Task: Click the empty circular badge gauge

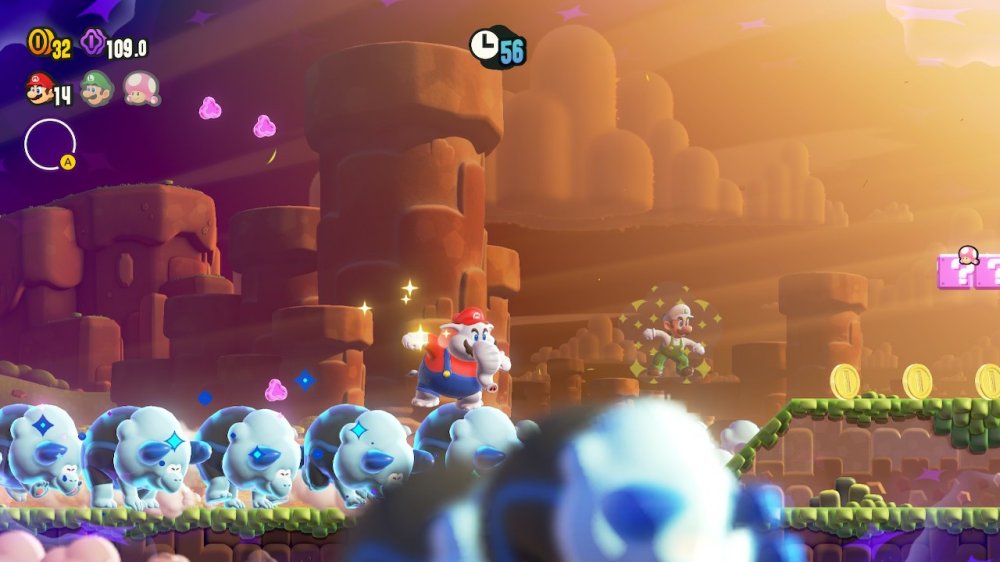Action: 49,145
